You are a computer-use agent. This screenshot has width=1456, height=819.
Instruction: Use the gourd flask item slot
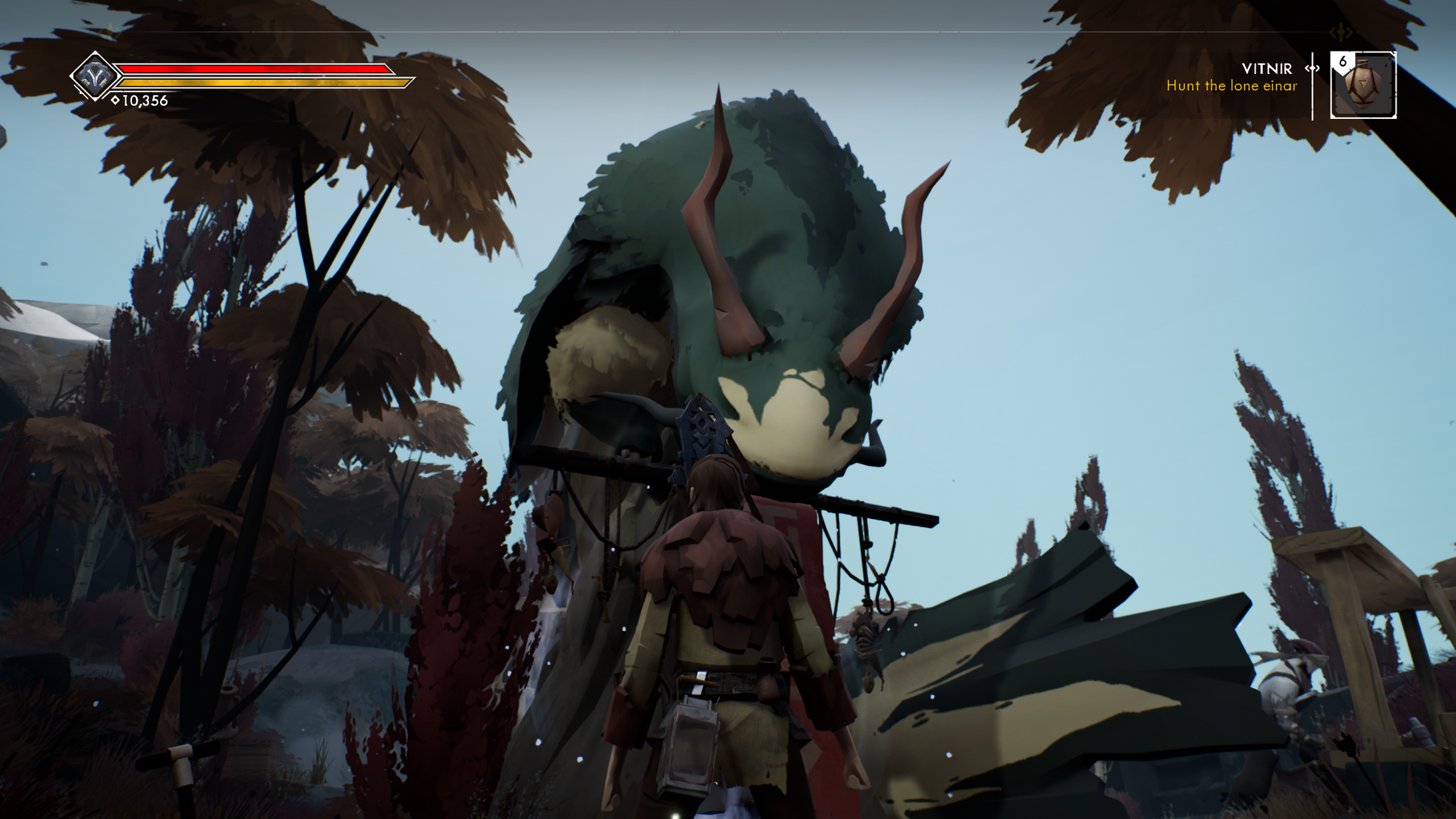coord(1363,85)
